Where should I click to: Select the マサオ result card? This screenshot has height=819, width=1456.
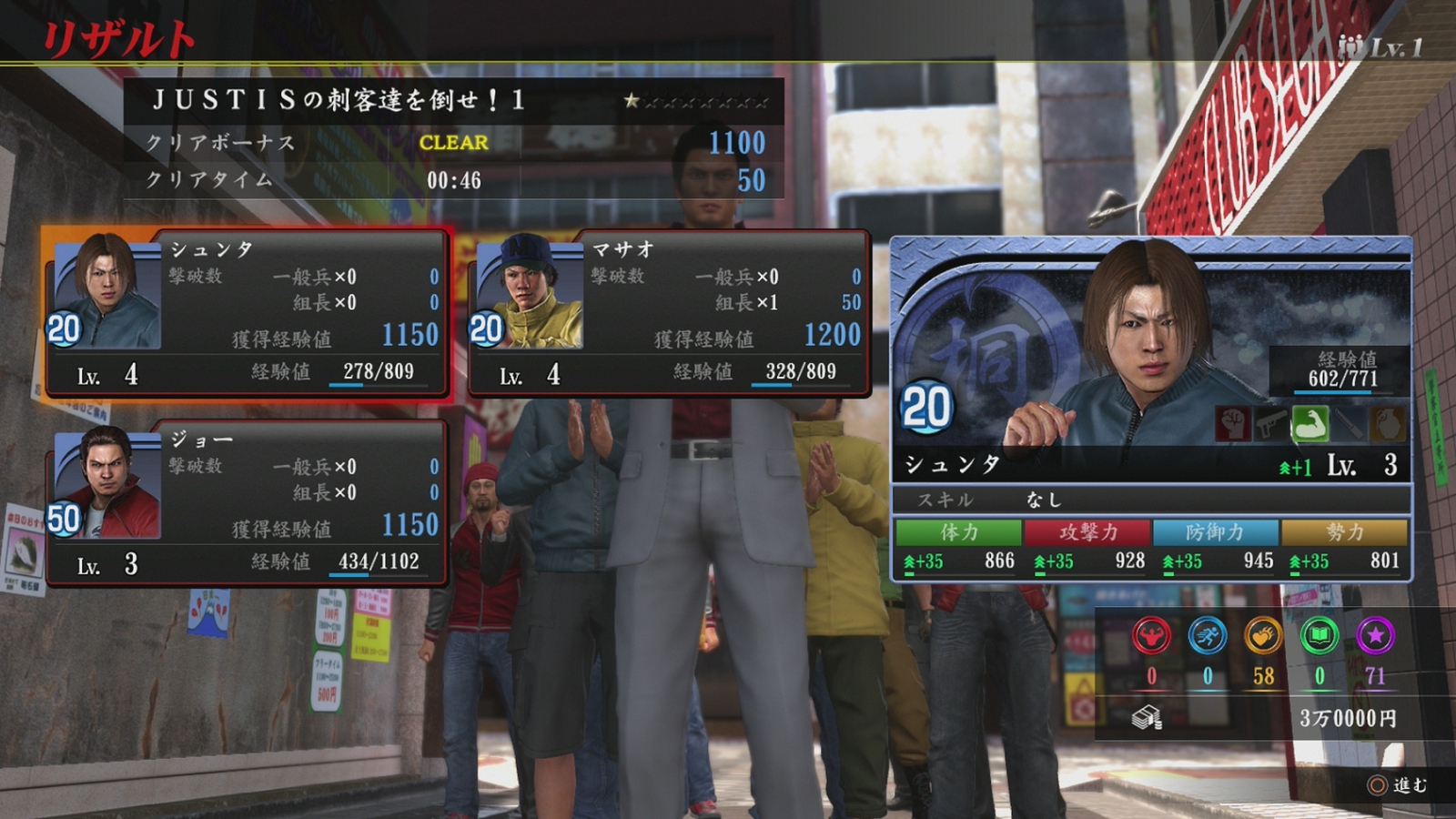[x=669, y=313]
